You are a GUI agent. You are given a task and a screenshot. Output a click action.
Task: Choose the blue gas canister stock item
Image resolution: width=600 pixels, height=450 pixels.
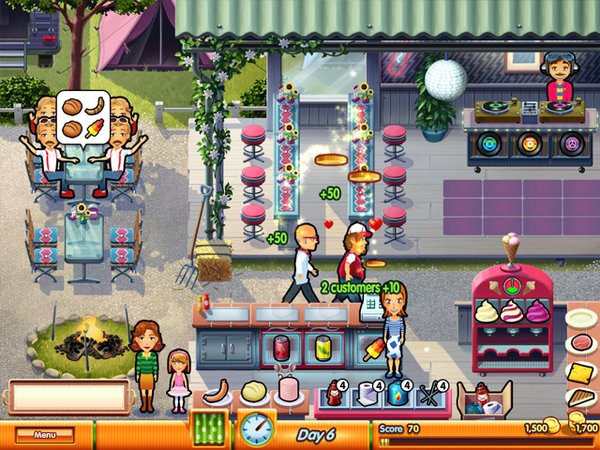[x=398, y=396]
